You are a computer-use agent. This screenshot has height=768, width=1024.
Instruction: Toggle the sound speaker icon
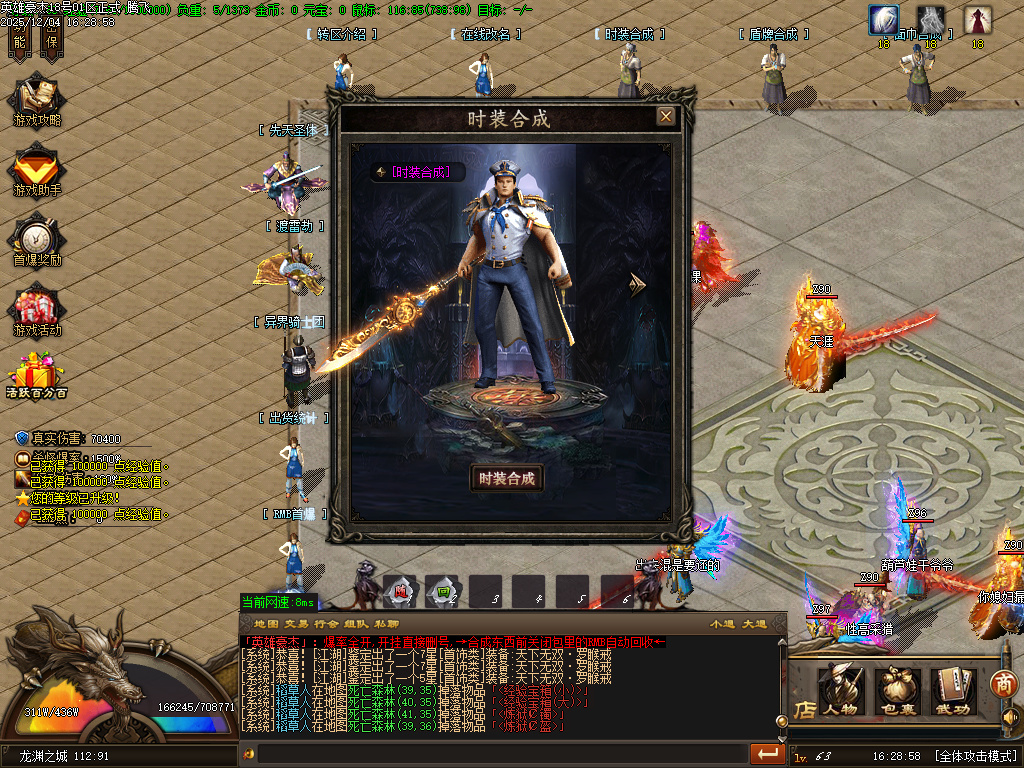[1010, 718]
